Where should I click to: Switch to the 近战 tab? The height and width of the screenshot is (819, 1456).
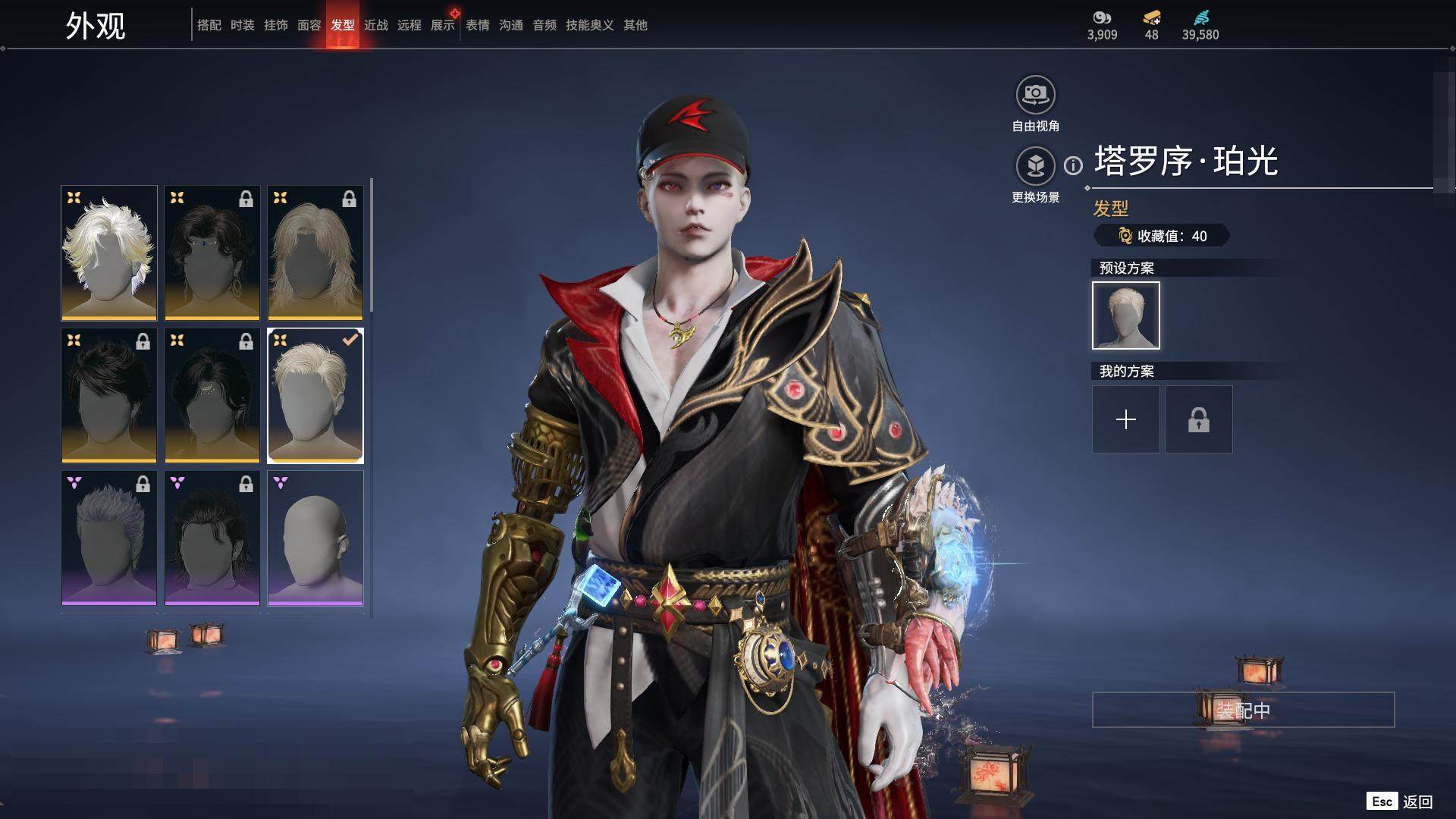point(375,25)
